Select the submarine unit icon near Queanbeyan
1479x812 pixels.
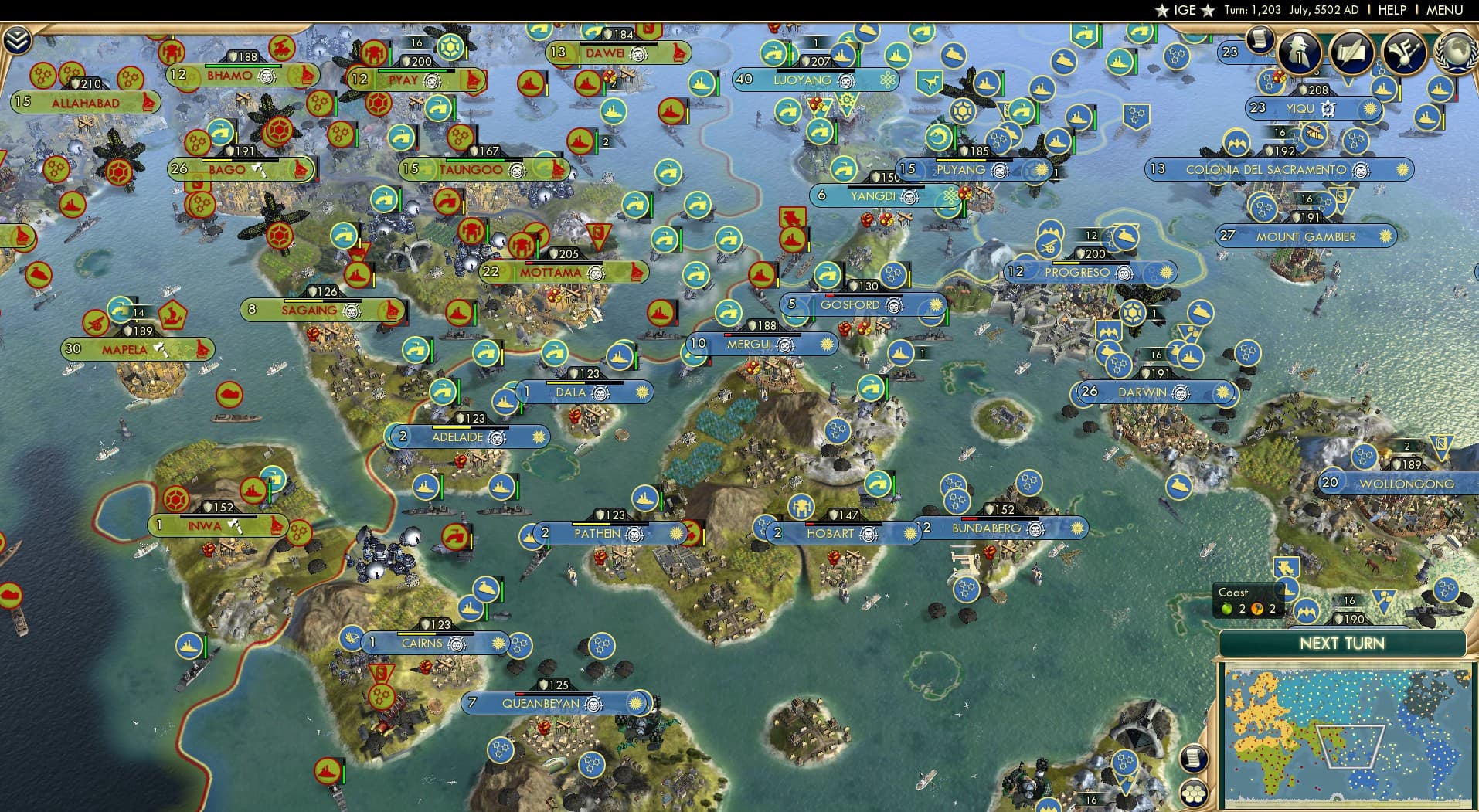tap(485, 589)
